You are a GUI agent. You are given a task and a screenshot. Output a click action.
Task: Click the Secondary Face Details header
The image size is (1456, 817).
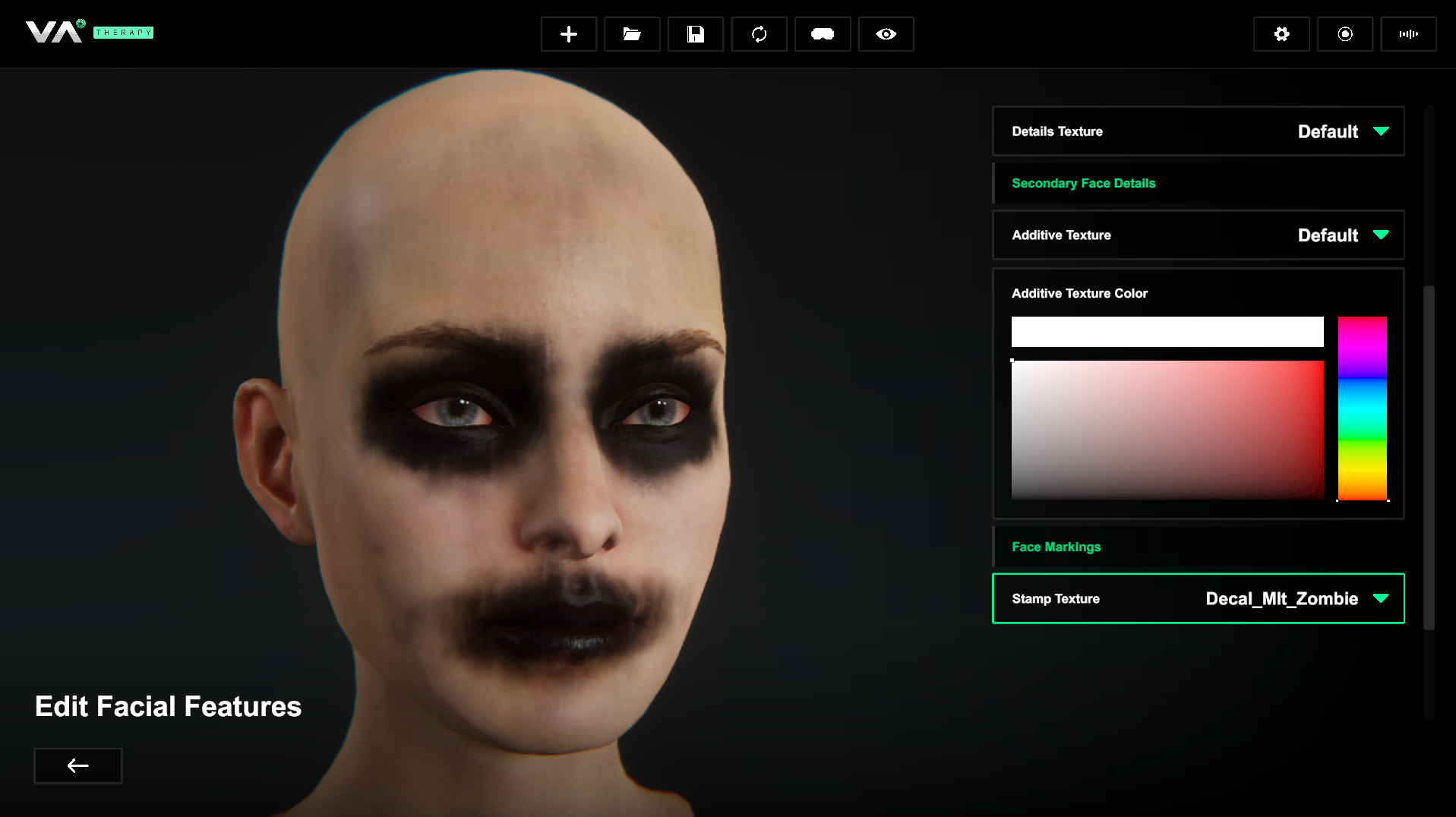tap(1083, 183)
